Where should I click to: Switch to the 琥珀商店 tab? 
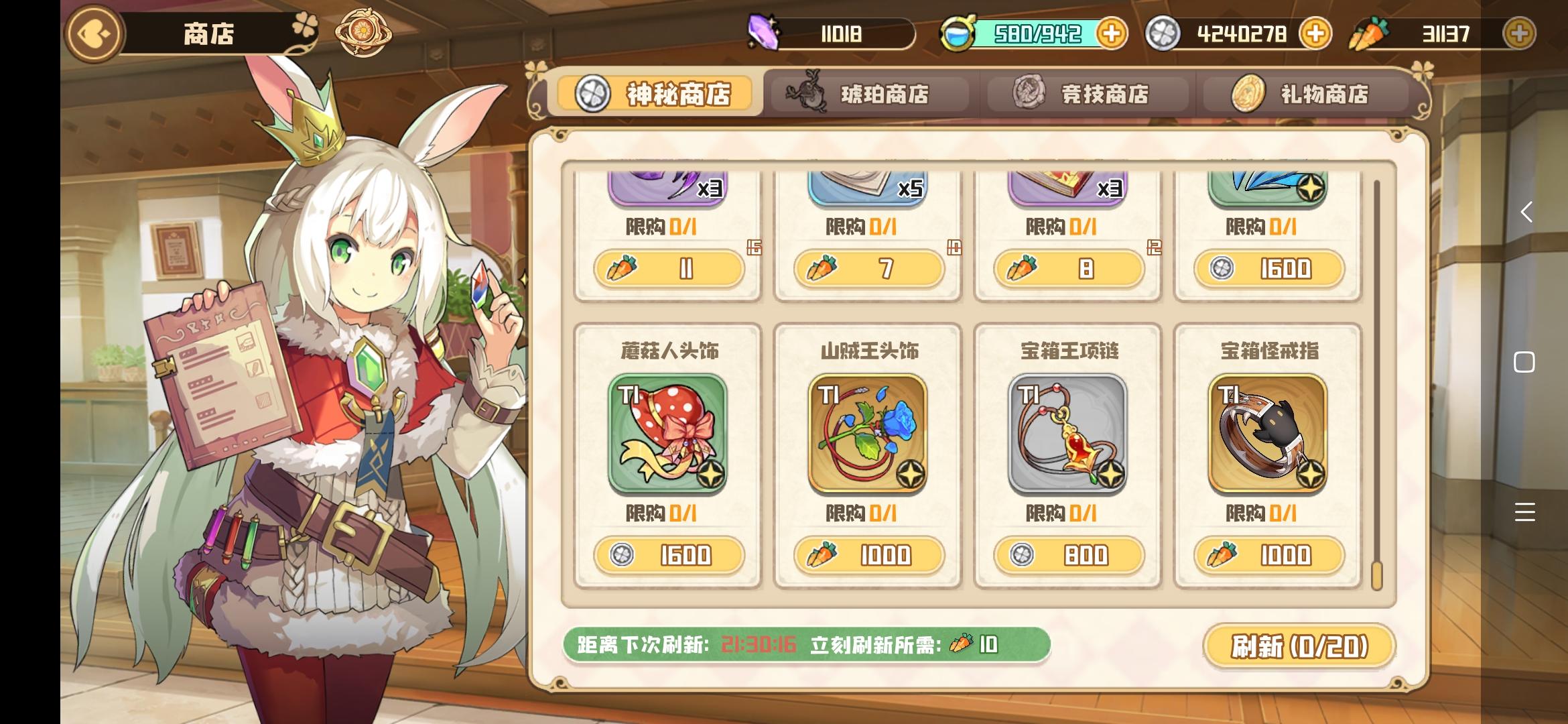869,95
